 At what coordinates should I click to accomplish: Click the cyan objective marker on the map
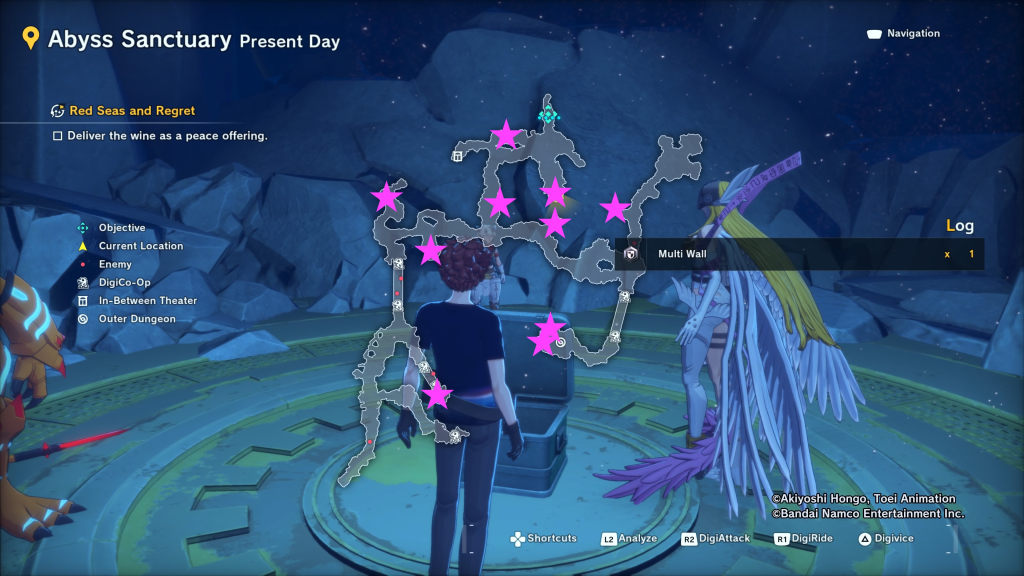pyautogui.click(x=547, y=115)
